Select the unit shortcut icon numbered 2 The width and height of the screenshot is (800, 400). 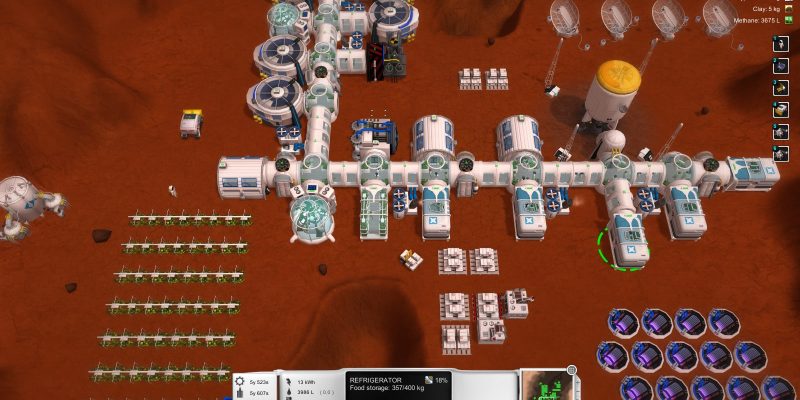(781, 66)
